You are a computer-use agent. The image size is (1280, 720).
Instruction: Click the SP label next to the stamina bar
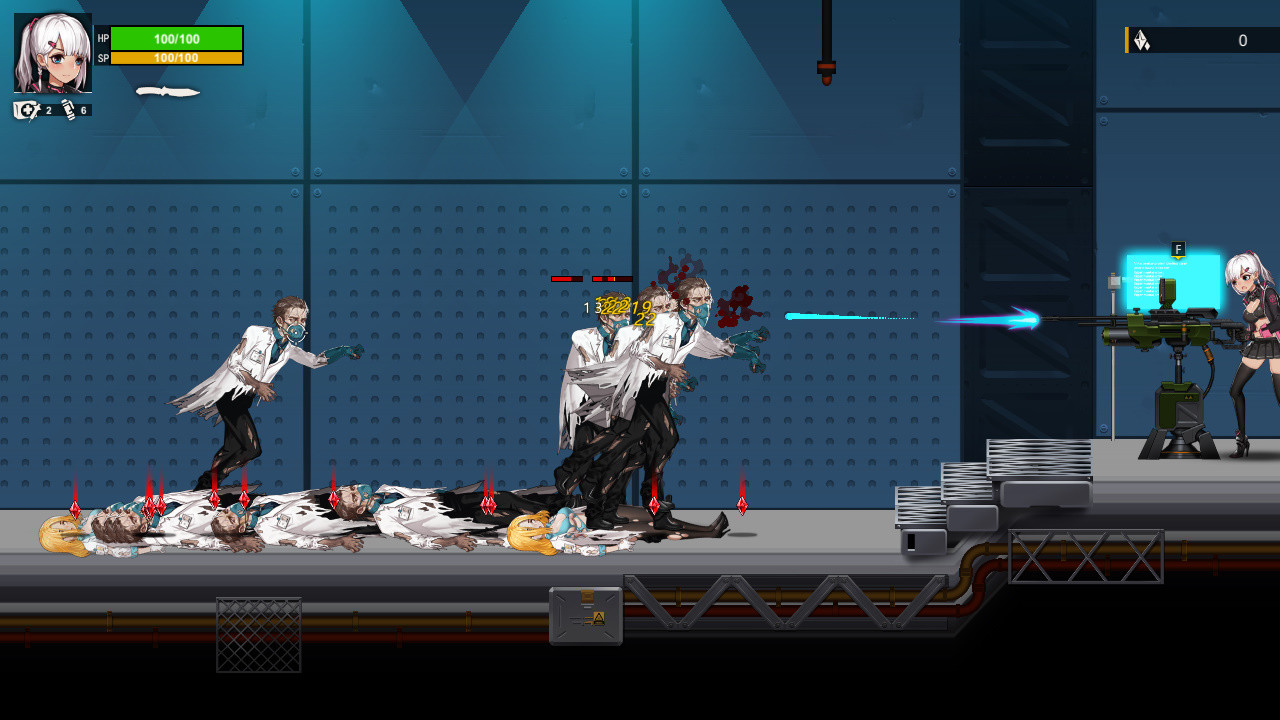point(102,57)
